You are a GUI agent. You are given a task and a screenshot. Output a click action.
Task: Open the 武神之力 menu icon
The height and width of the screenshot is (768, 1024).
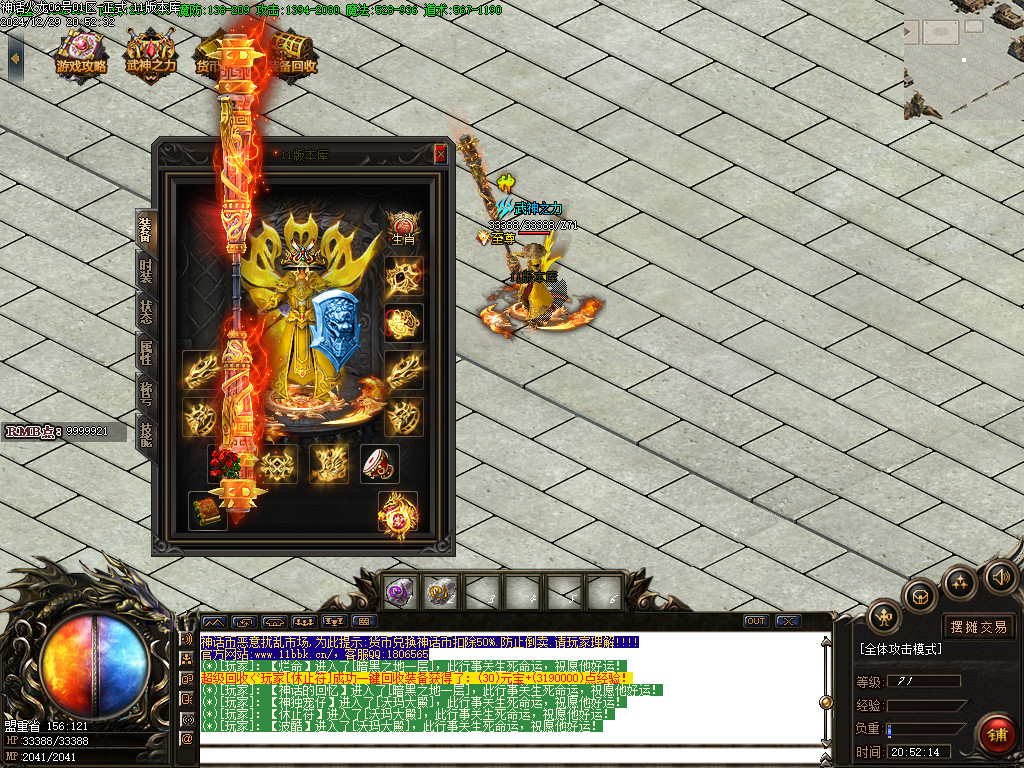click(x=149, y=56)
